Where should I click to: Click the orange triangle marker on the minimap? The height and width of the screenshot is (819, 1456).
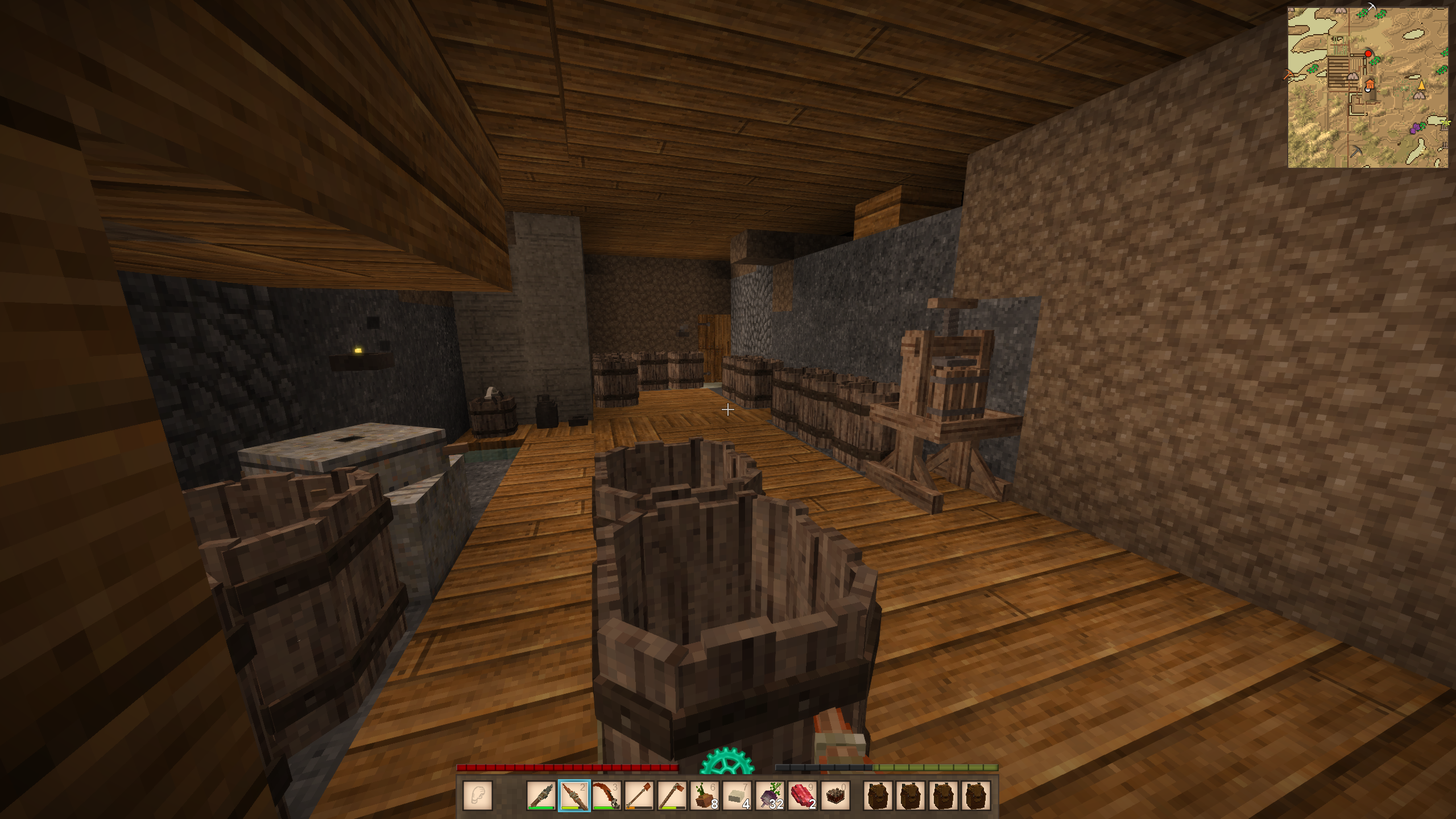1421,85
